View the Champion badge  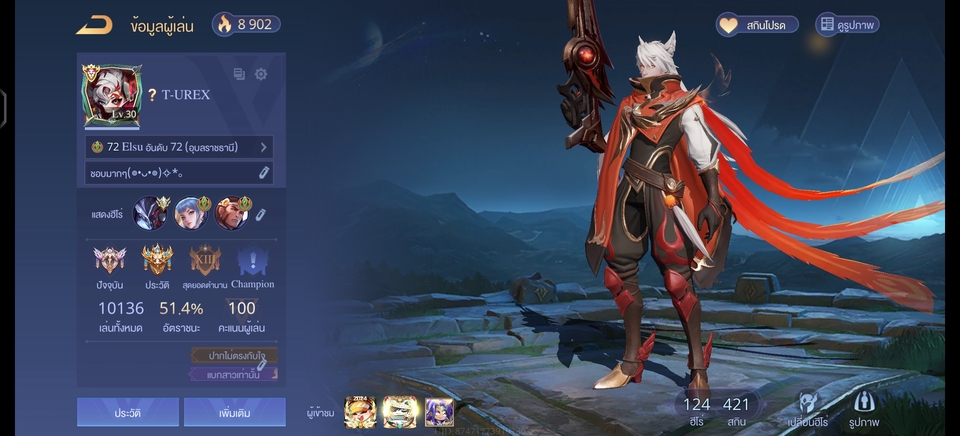(x=251, y=265)
